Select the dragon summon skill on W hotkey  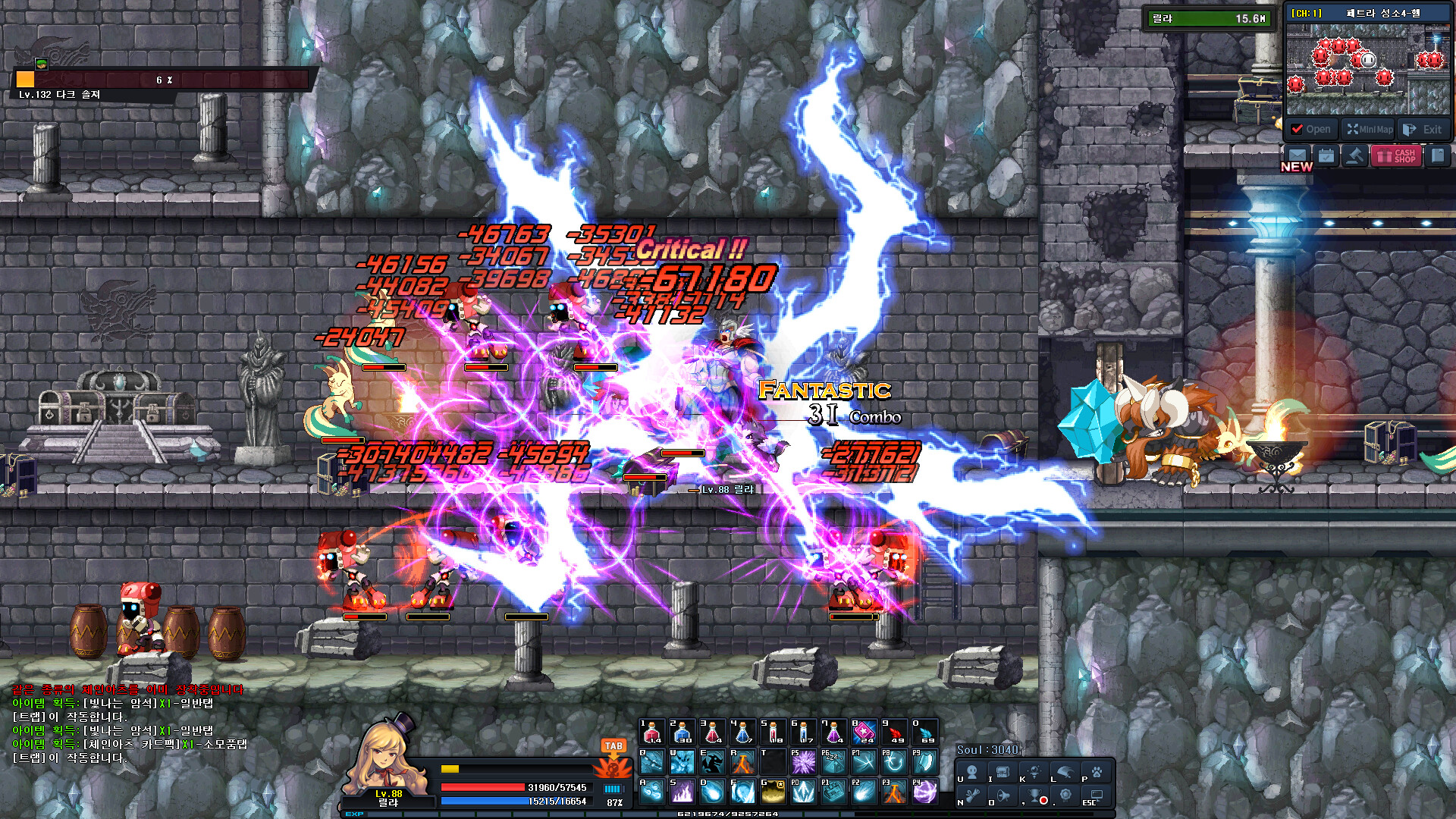[684, 763]
